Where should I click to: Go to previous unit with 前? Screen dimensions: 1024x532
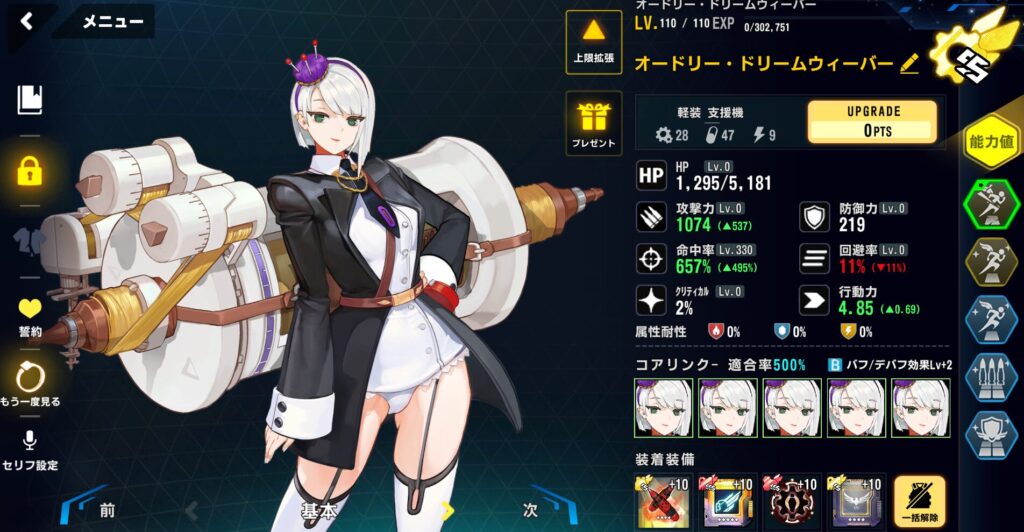click(x=107, y=510)
